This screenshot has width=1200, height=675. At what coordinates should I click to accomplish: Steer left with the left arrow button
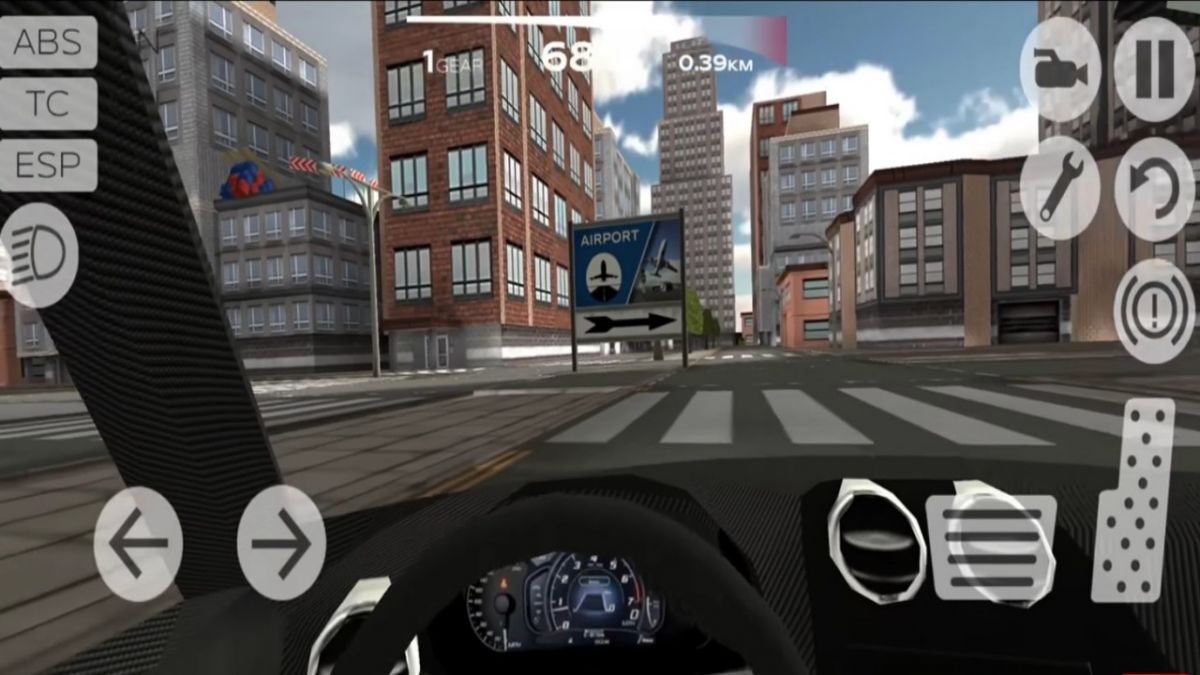click(x=138, y=543)
